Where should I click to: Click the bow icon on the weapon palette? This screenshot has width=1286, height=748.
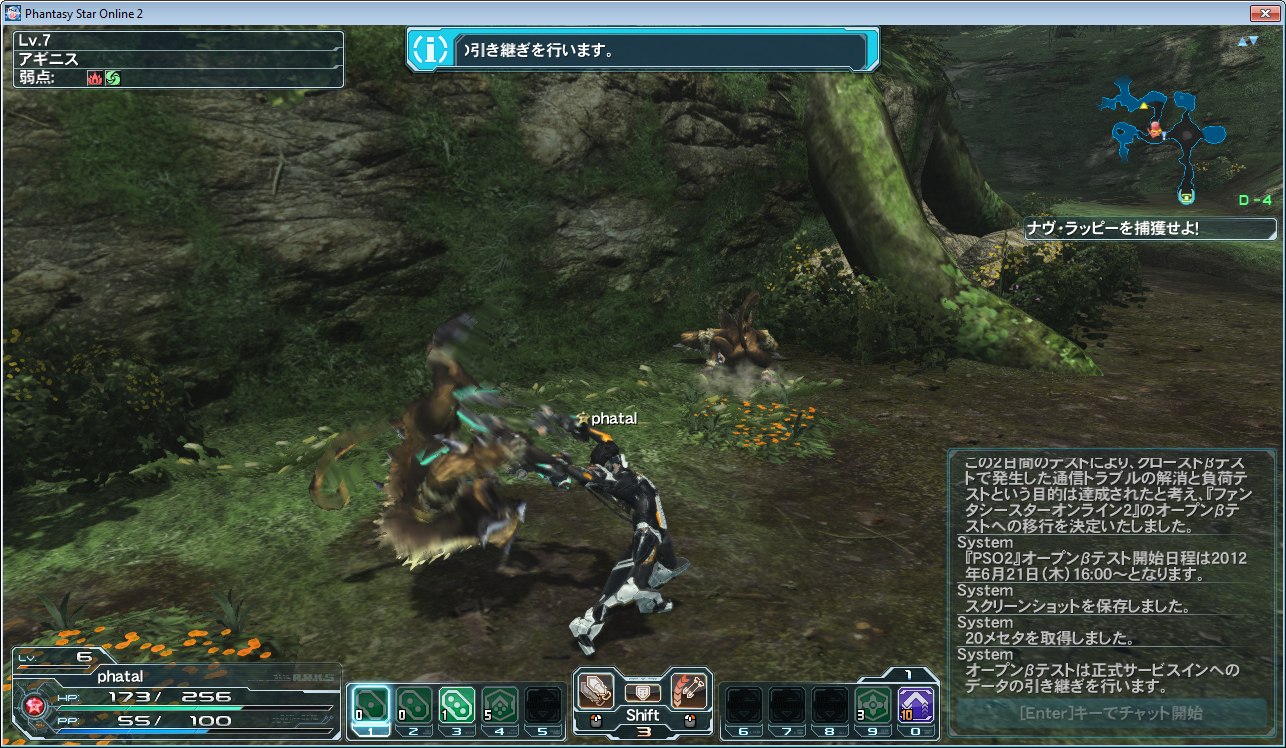point(689,688)
